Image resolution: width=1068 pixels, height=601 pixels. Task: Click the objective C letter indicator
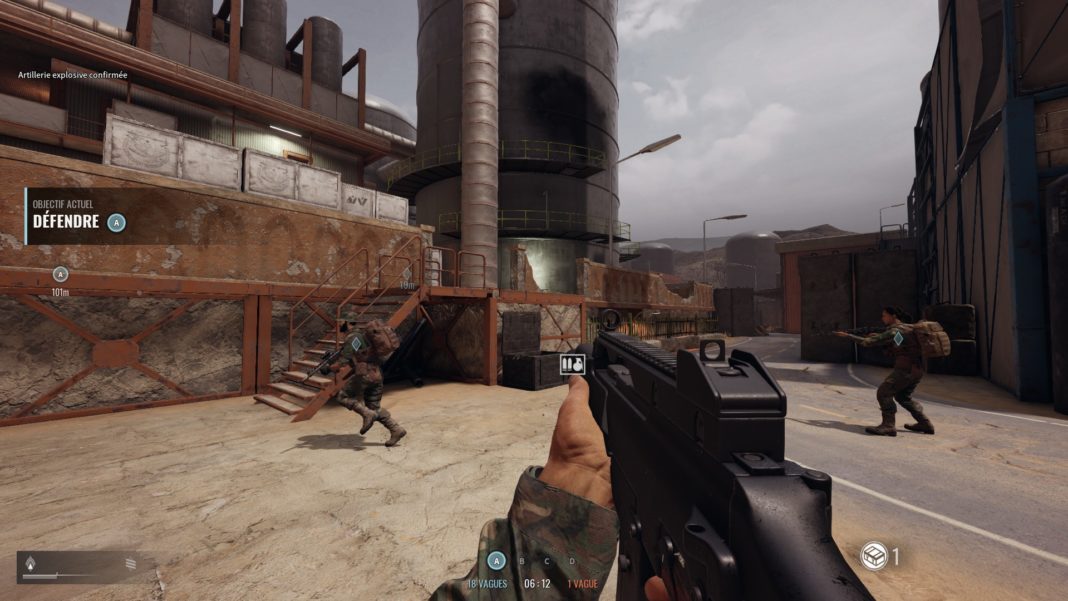pyautogui.click(x=547, y=560)
